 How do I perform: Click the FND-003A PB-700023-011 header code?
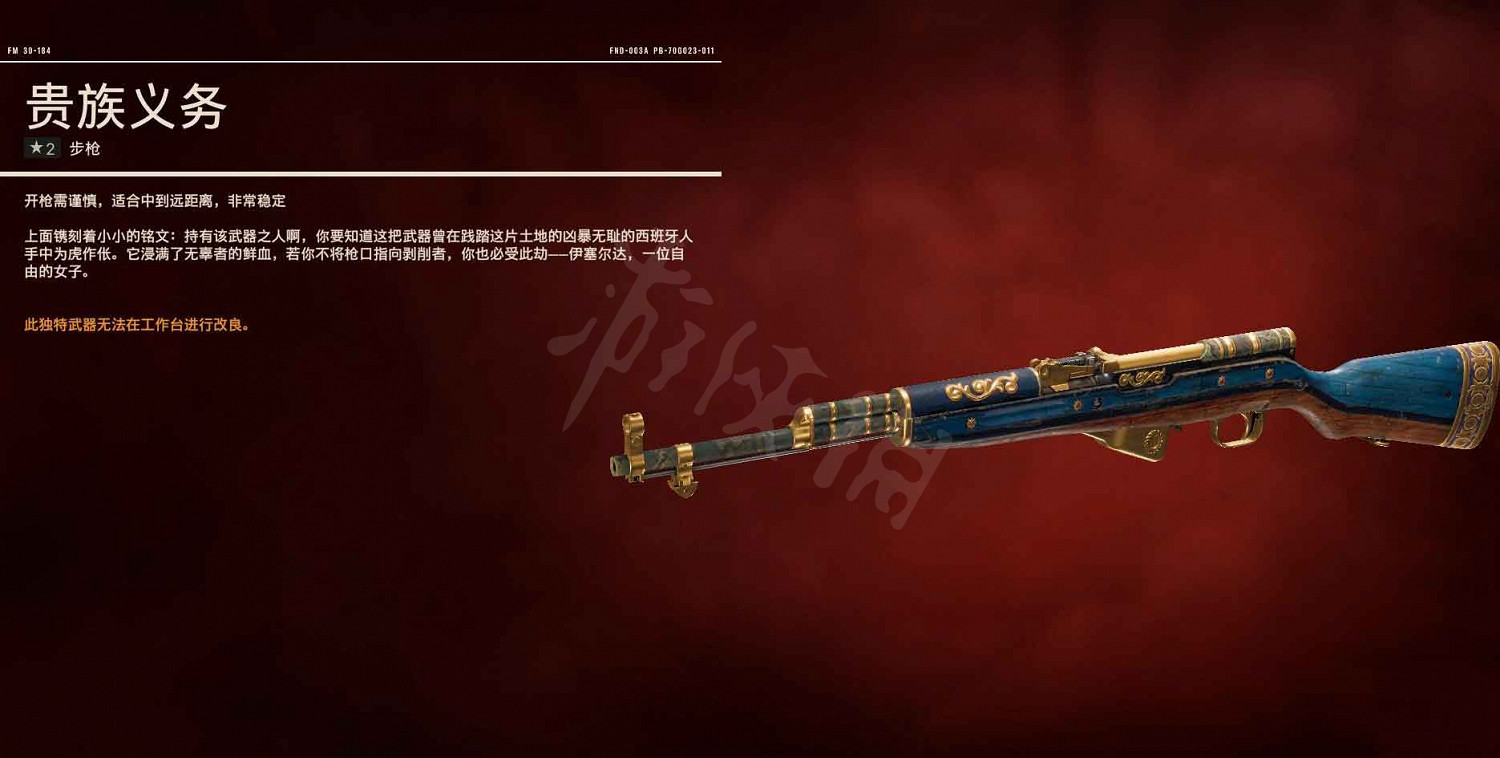click(665, 50)
